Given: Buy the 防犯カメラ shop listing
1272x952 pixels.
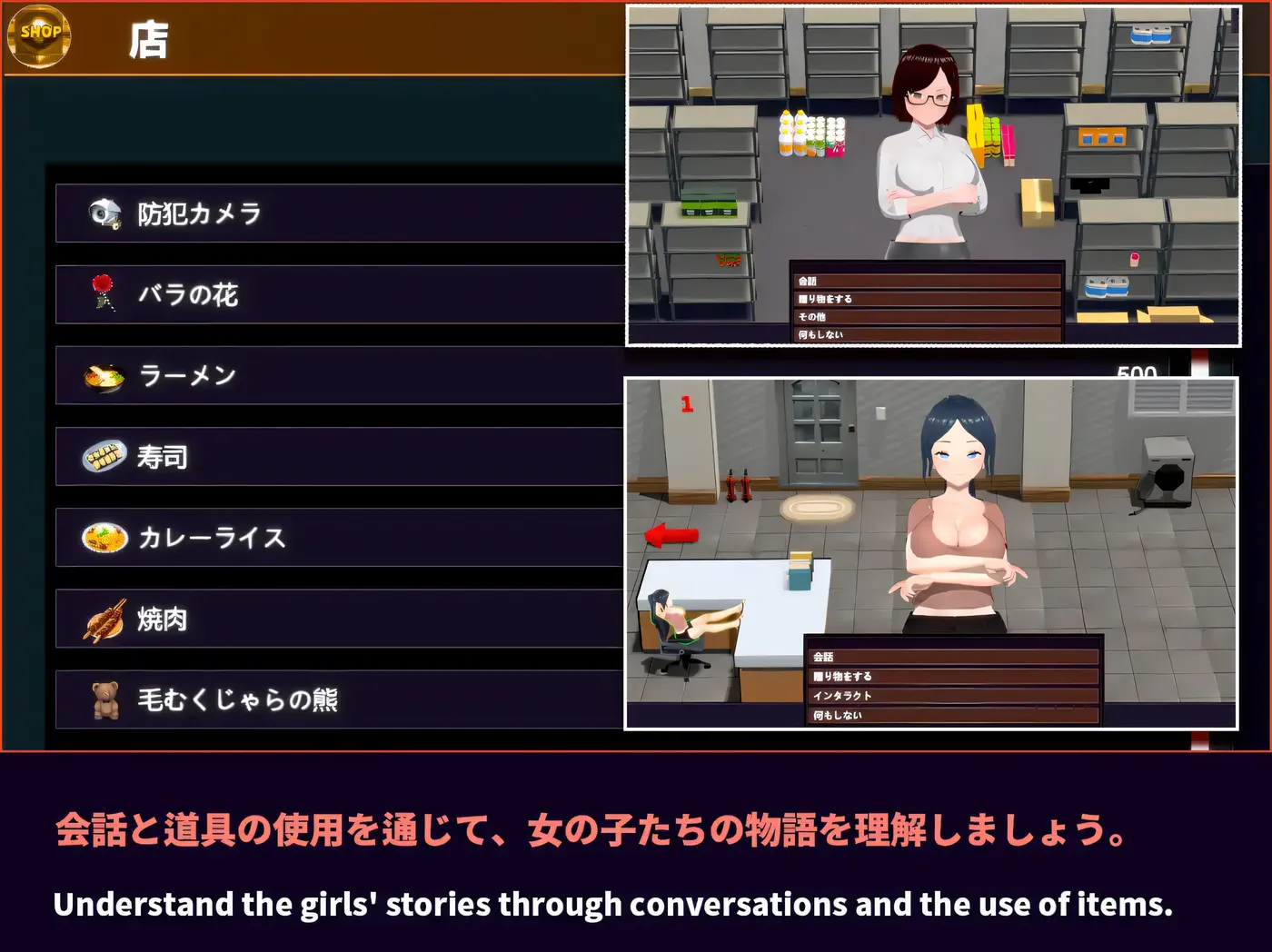Looking at the screenshot, I should pos(336,213).
